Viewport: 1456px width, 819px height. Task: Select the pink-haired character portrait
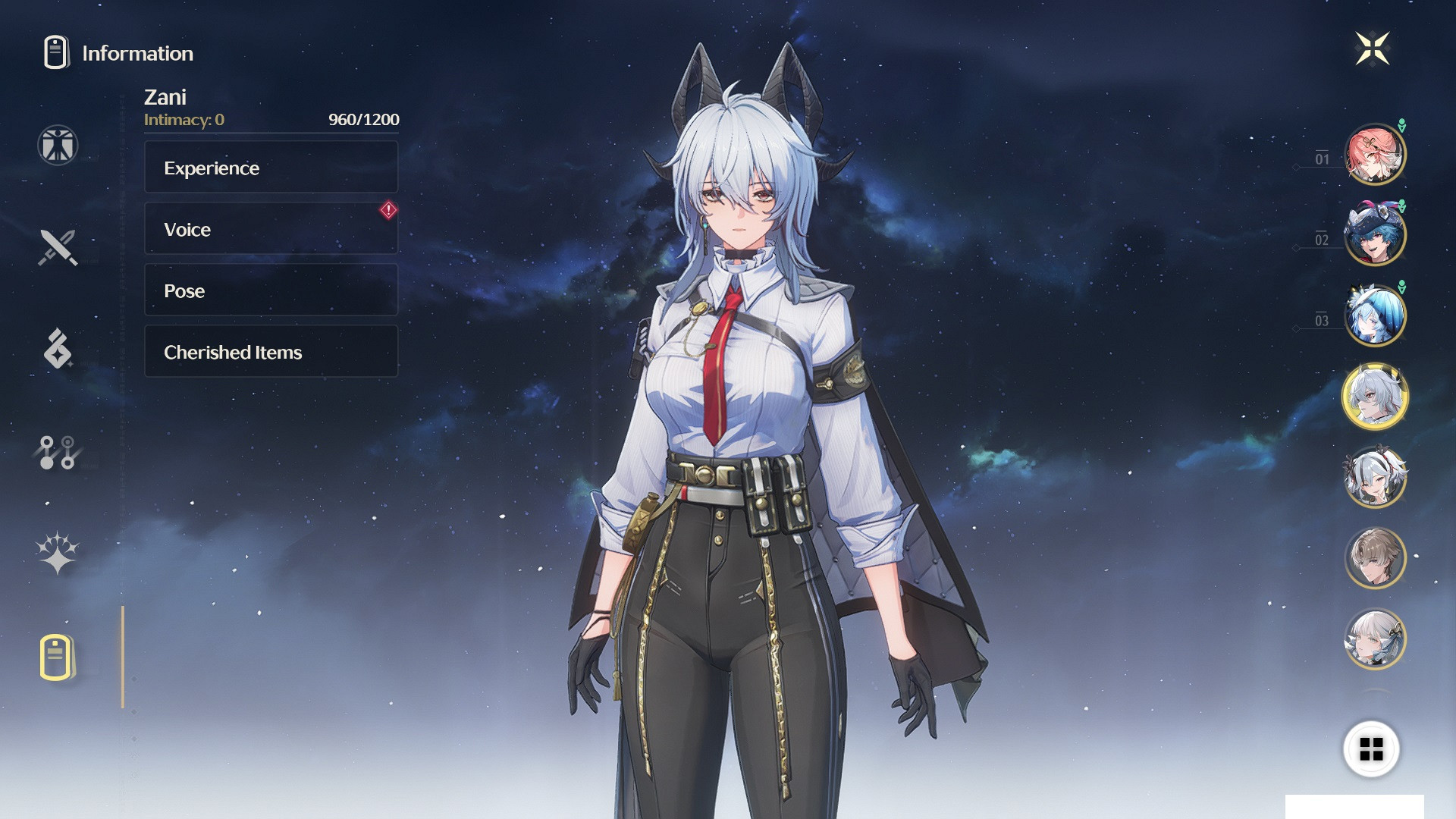(1374, 155)
